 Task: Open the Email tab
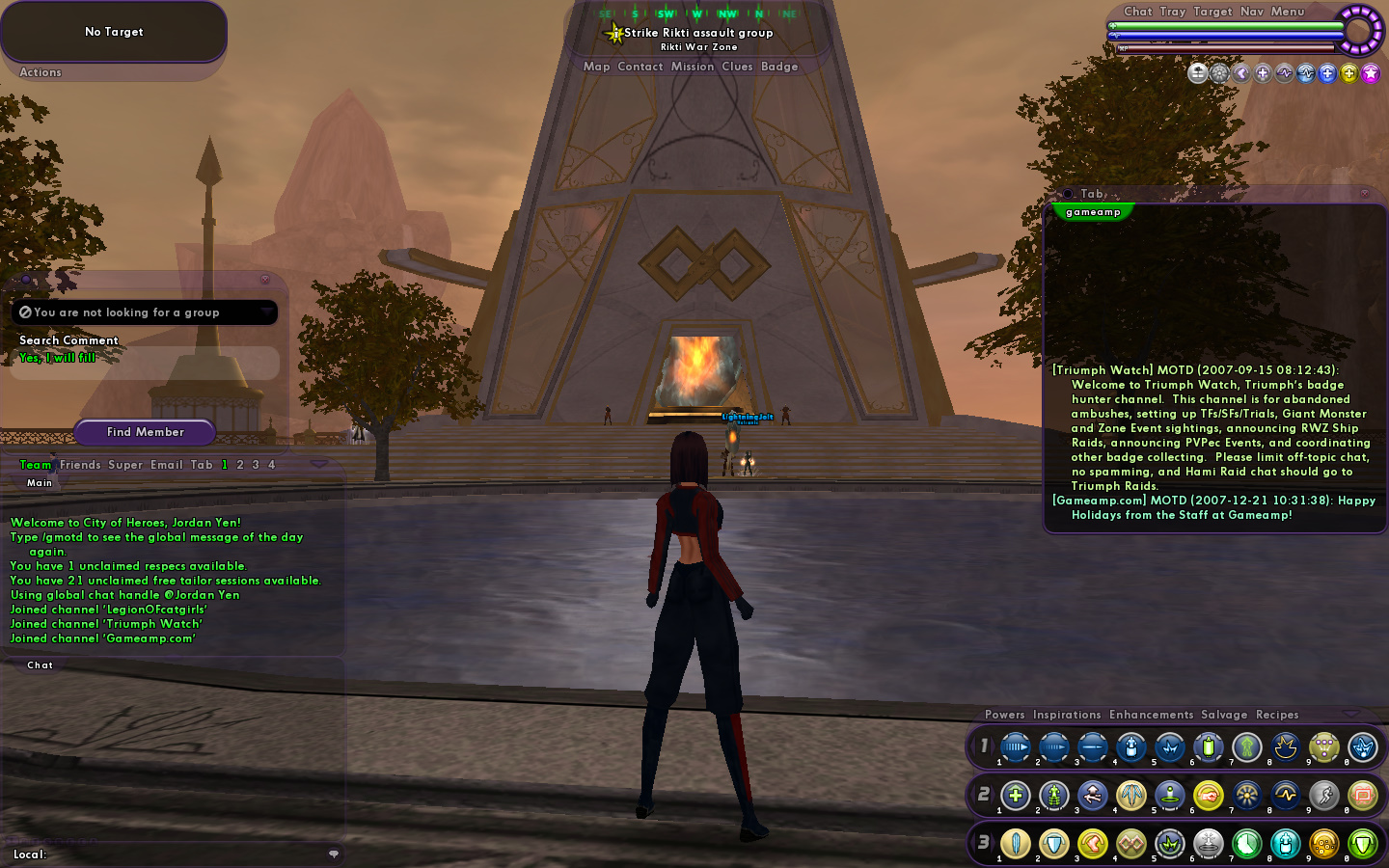167,465
